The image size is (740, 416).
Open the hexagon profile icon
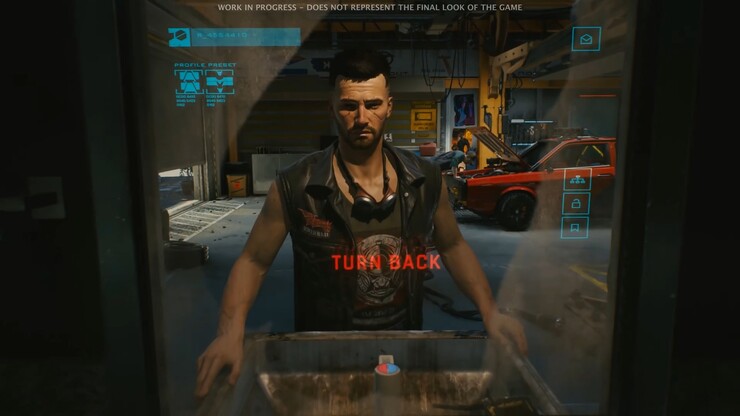(179, 37)
